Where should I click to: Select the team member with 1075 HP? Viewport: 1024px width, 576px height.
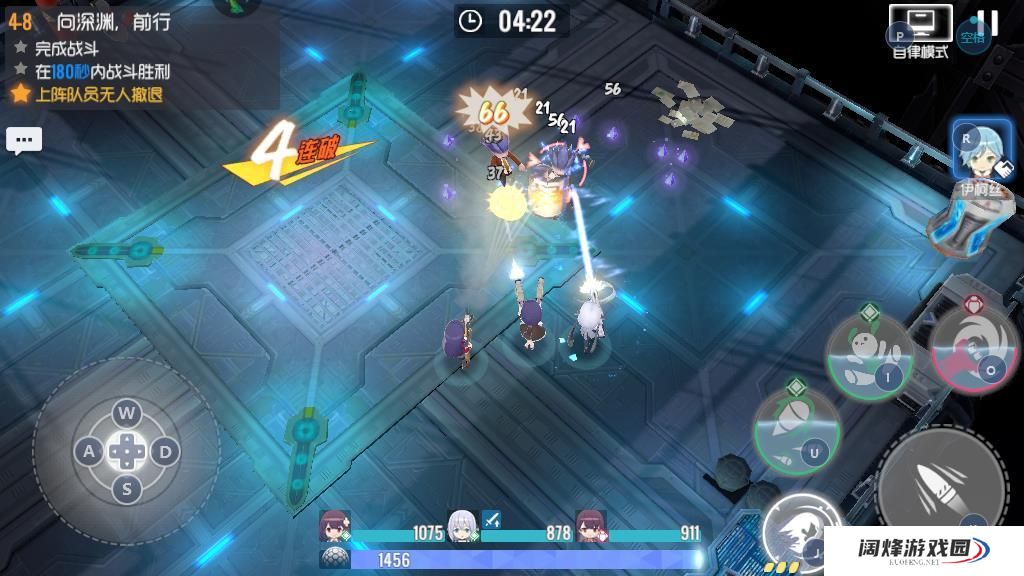tap(334, 525)
